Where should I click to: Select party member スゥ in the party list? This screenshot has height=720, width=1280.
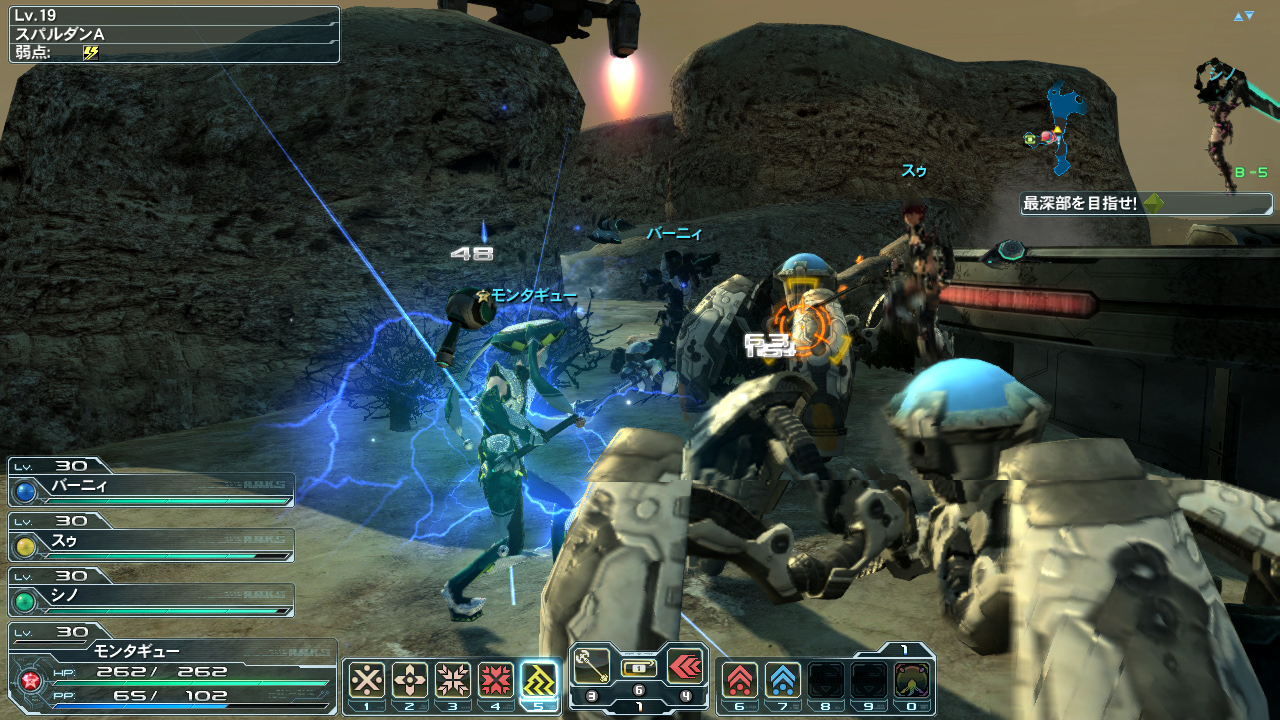(x=152, y=543)
